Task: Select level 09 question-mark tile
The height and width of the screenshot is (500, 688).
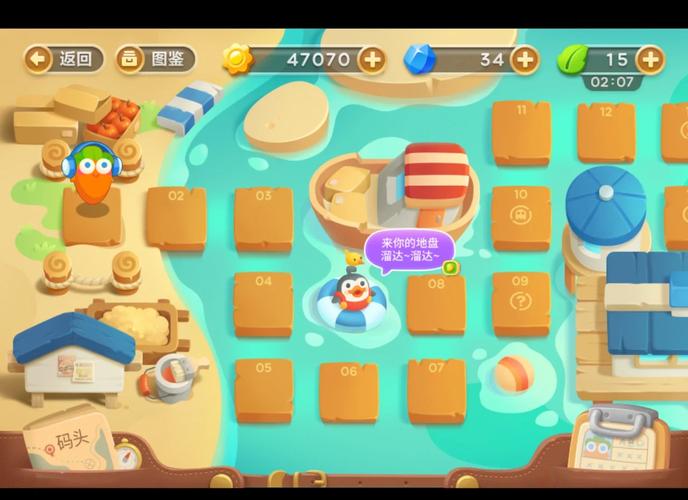Action: [x=520, y=303]
